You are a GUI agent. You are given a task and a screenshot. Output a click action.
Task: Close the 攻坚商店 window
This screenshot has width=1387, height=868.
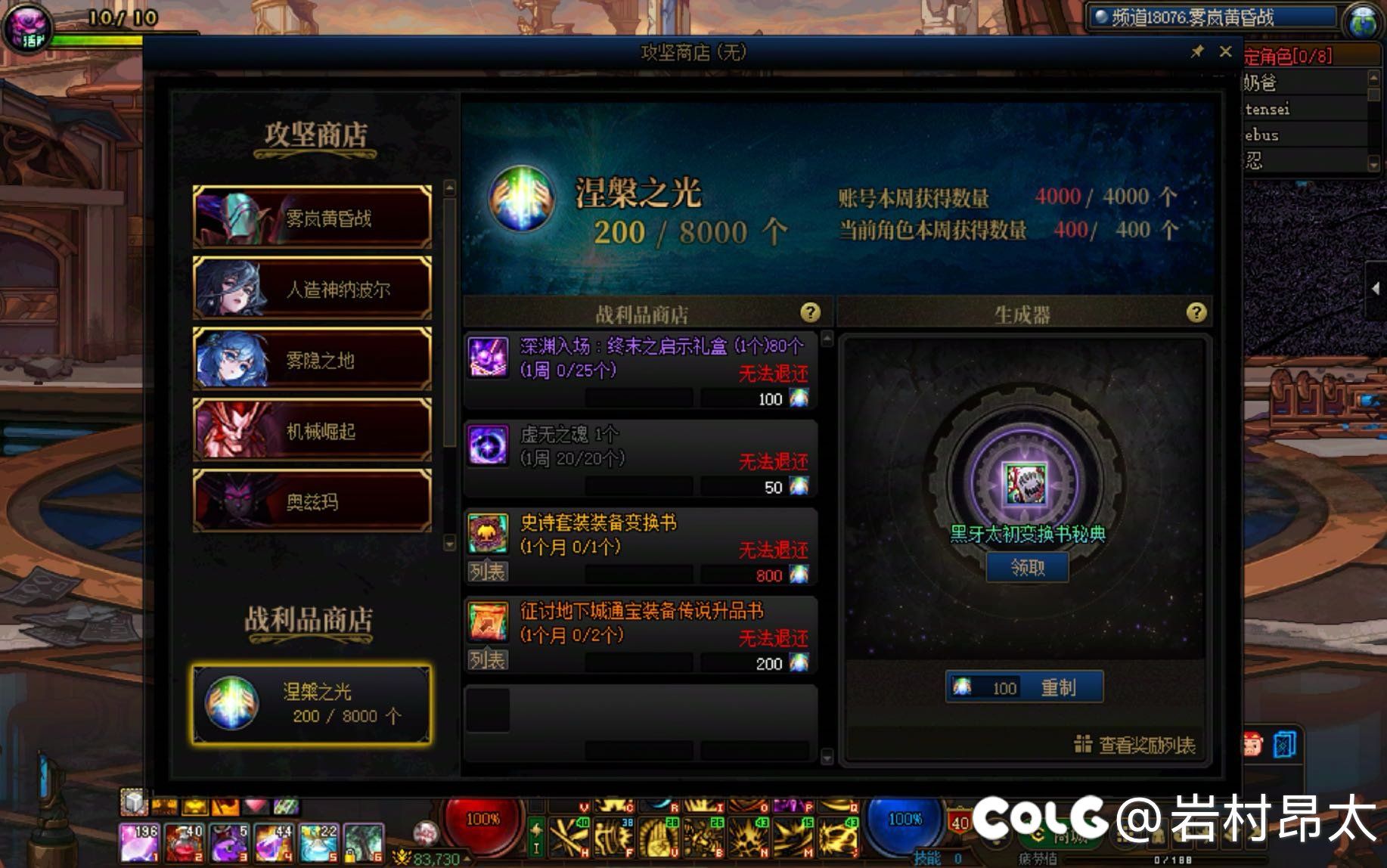coord(1225,51)
